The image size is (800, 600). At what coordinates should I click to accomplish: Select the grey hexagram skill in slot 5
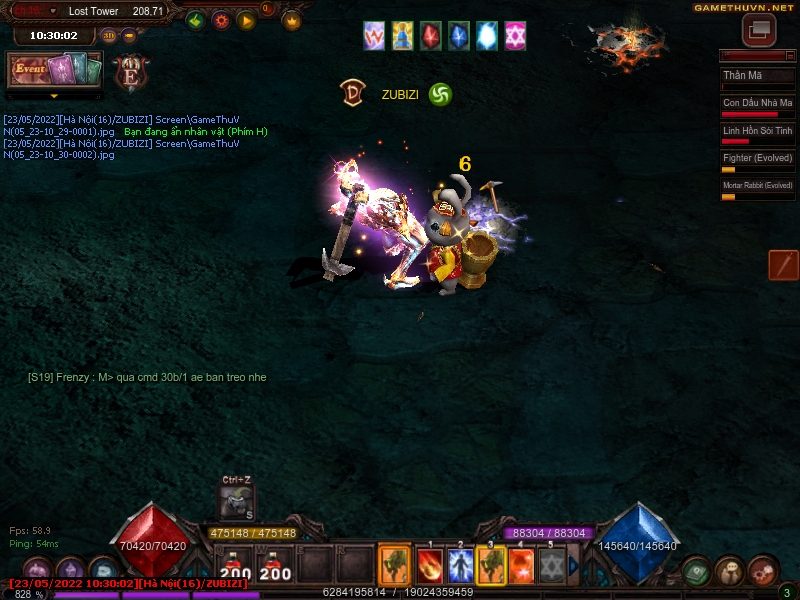pos(552,566)
